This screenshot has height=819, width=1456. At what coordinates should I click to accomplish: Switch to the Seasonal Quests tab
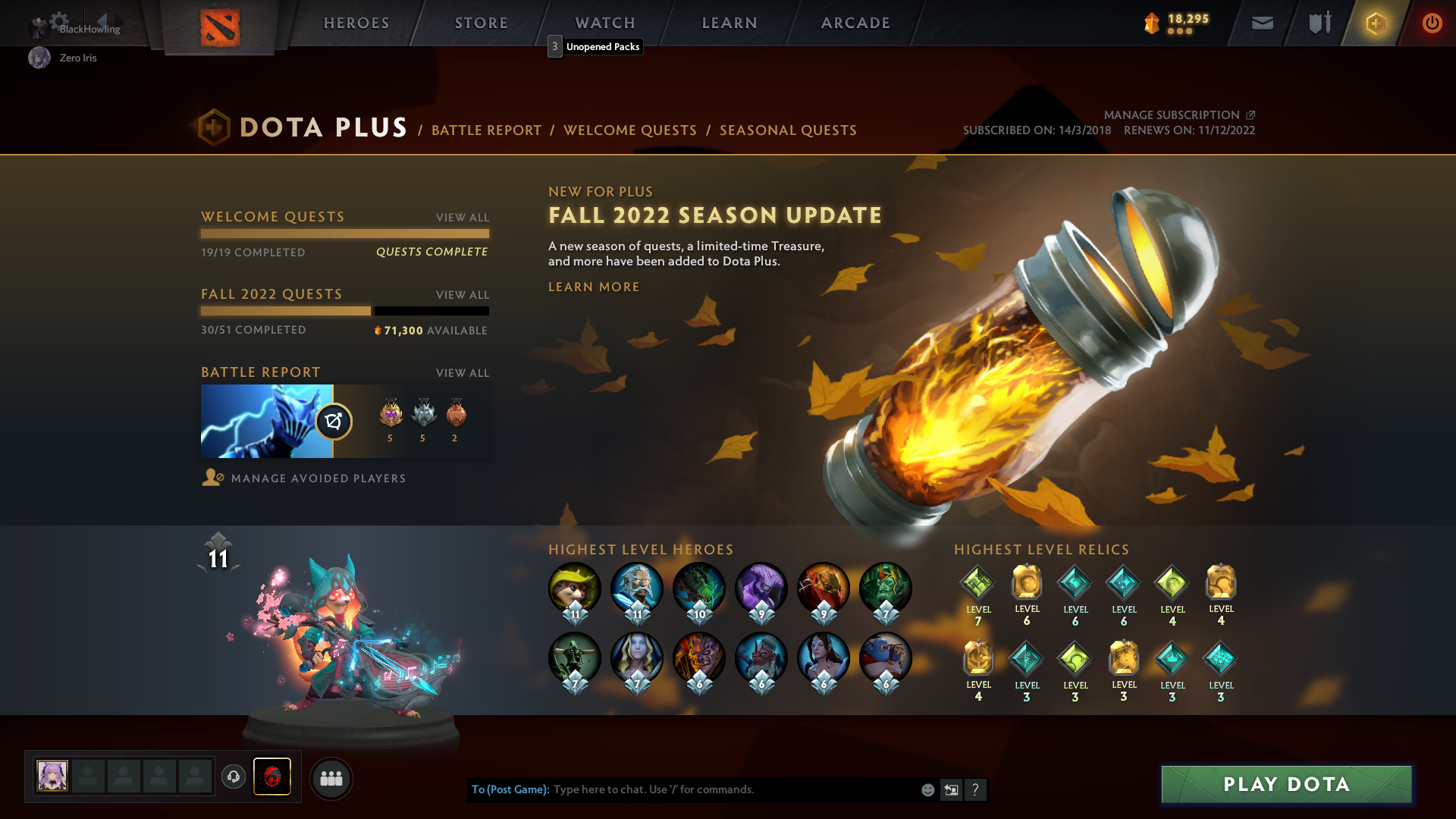787,130
